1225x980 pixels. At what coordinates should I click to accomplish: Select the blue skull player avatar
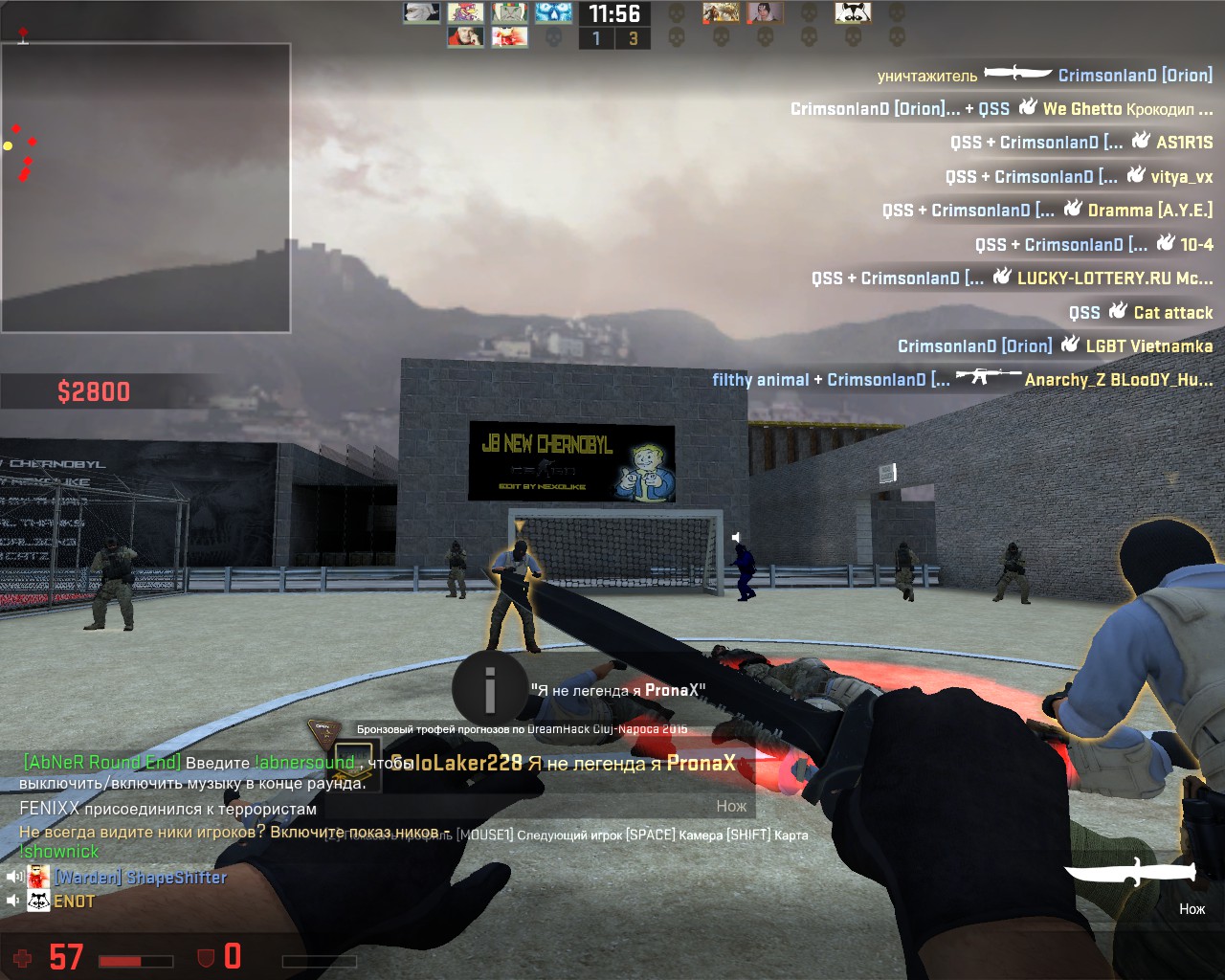click(553, 12)
